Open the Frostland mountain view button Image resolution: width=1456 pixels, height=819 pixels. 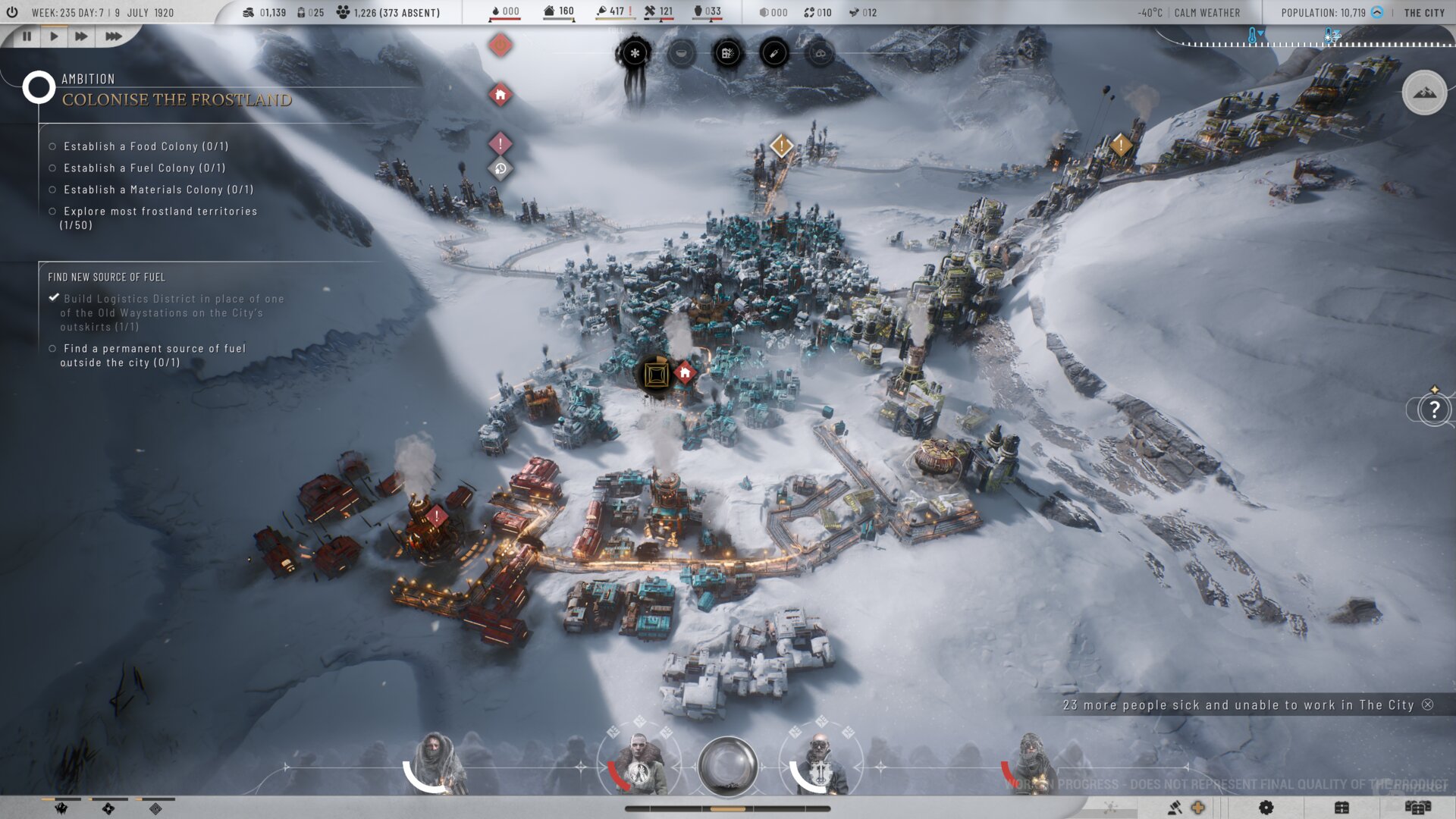point(1424,93)
